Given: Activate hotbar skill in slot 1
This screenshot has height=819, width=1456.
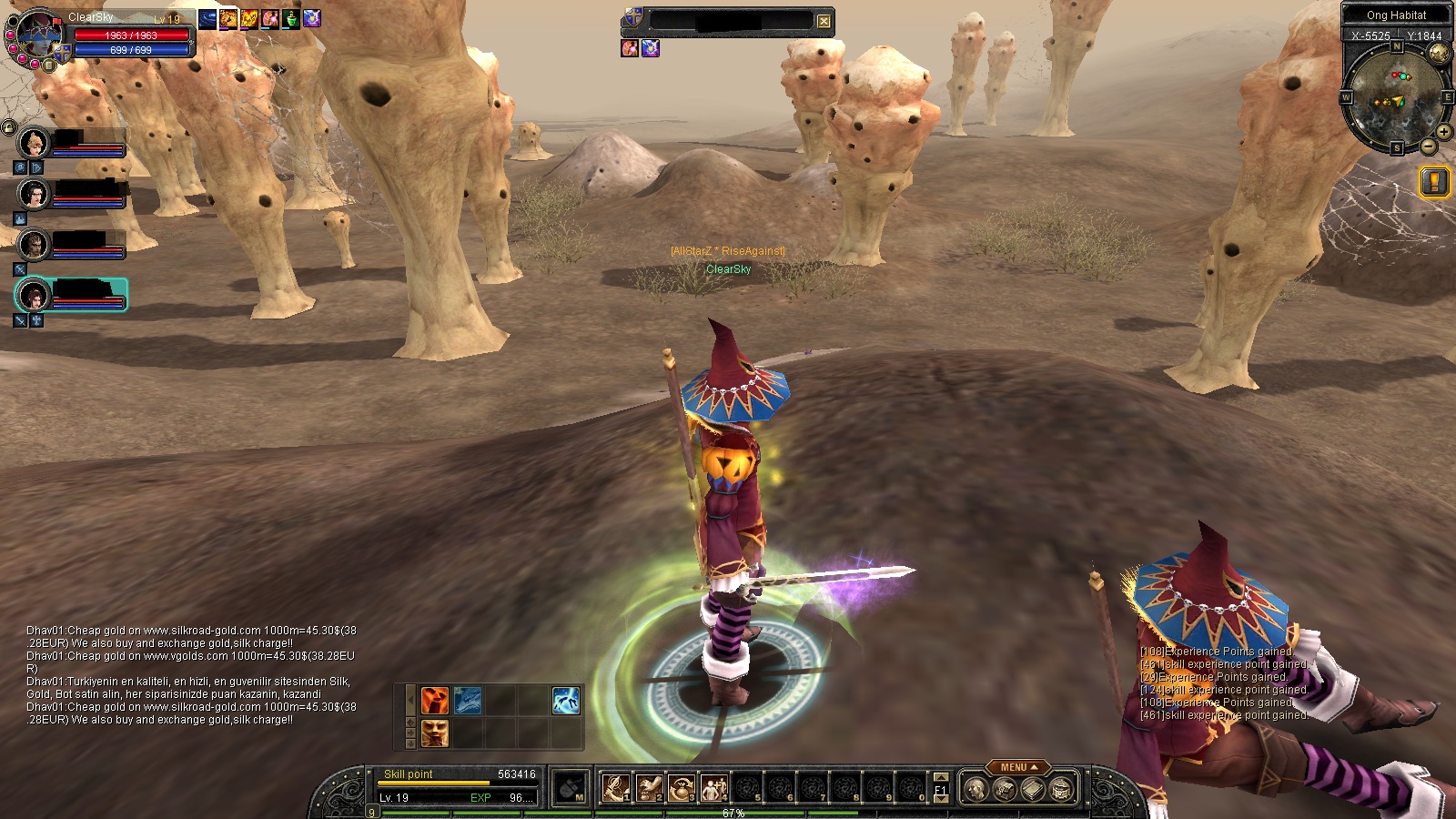Looking at the screenshot, I should point(615,788).
